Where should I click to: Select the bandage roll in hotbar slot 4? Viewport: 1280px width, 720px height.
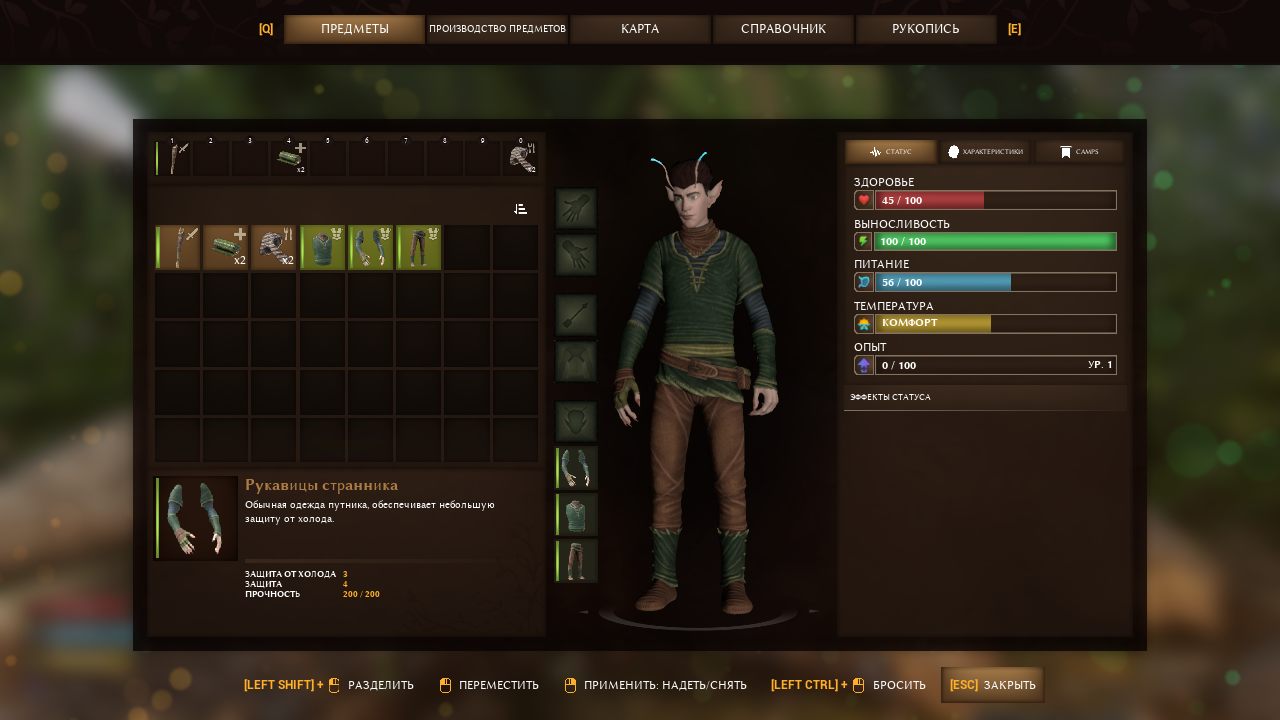(290, 159)
